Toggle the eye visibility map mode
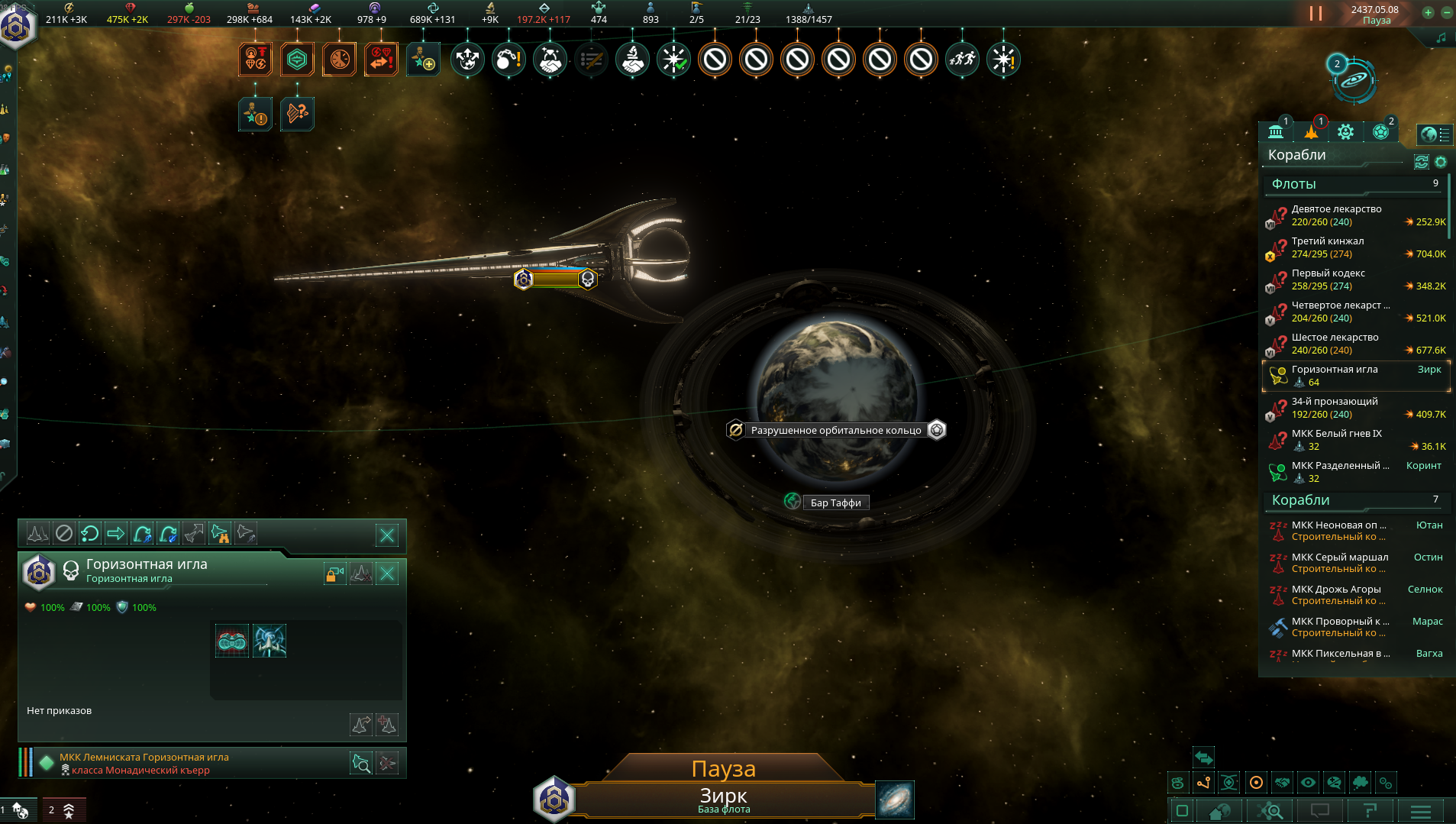This screenshot has width=1456, height=824. (1308, 783)
